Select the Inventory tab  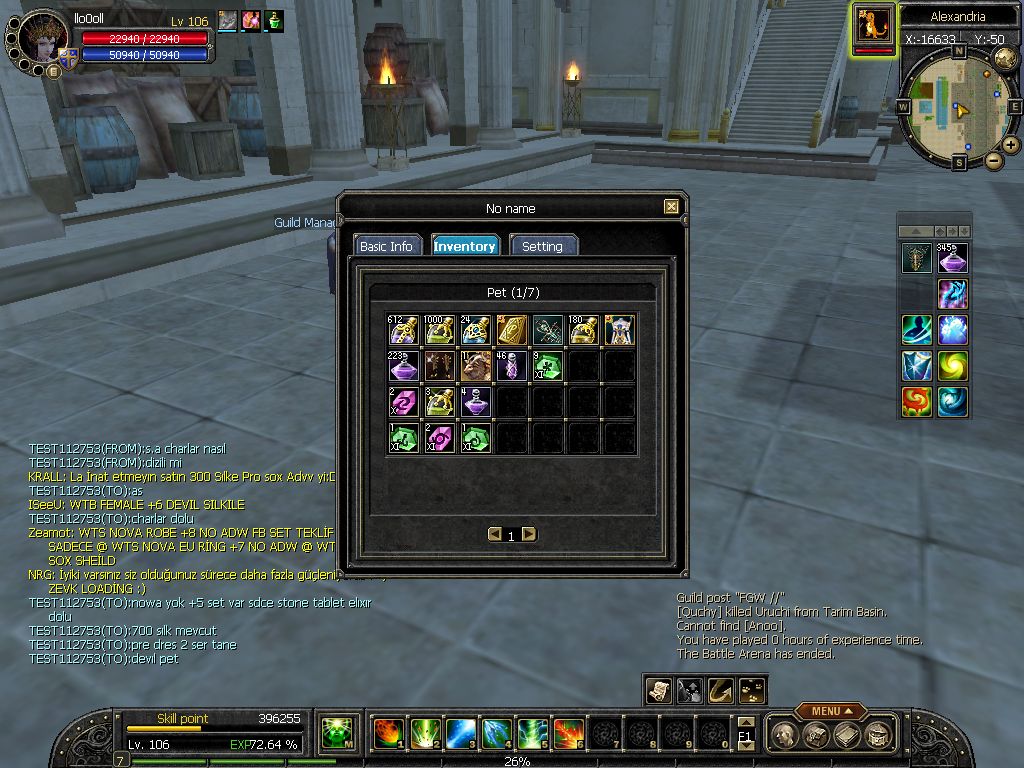tap(464, 246)
